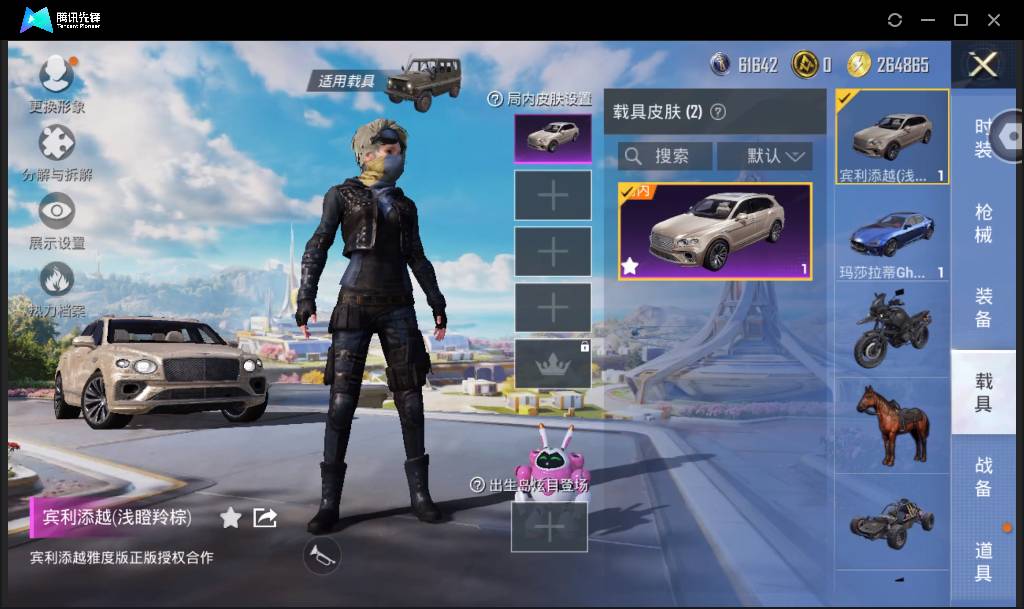Viewport: 1024px width, 609px height.
Task: Close the vehicle skin screen
Action: coord(984,65)
